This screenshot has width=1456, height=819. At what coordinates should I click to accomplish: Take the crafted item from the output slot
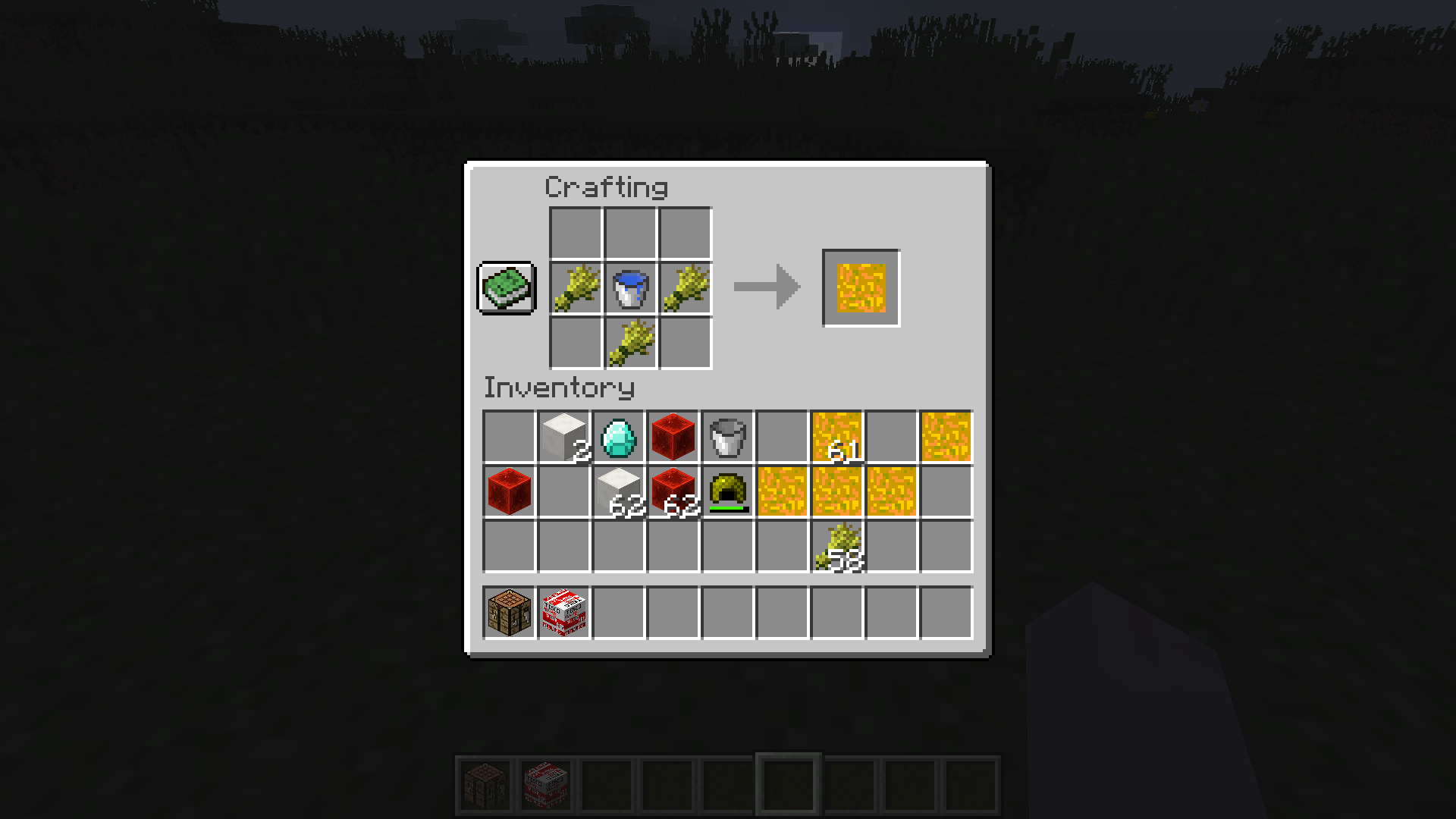pos(860,287)
